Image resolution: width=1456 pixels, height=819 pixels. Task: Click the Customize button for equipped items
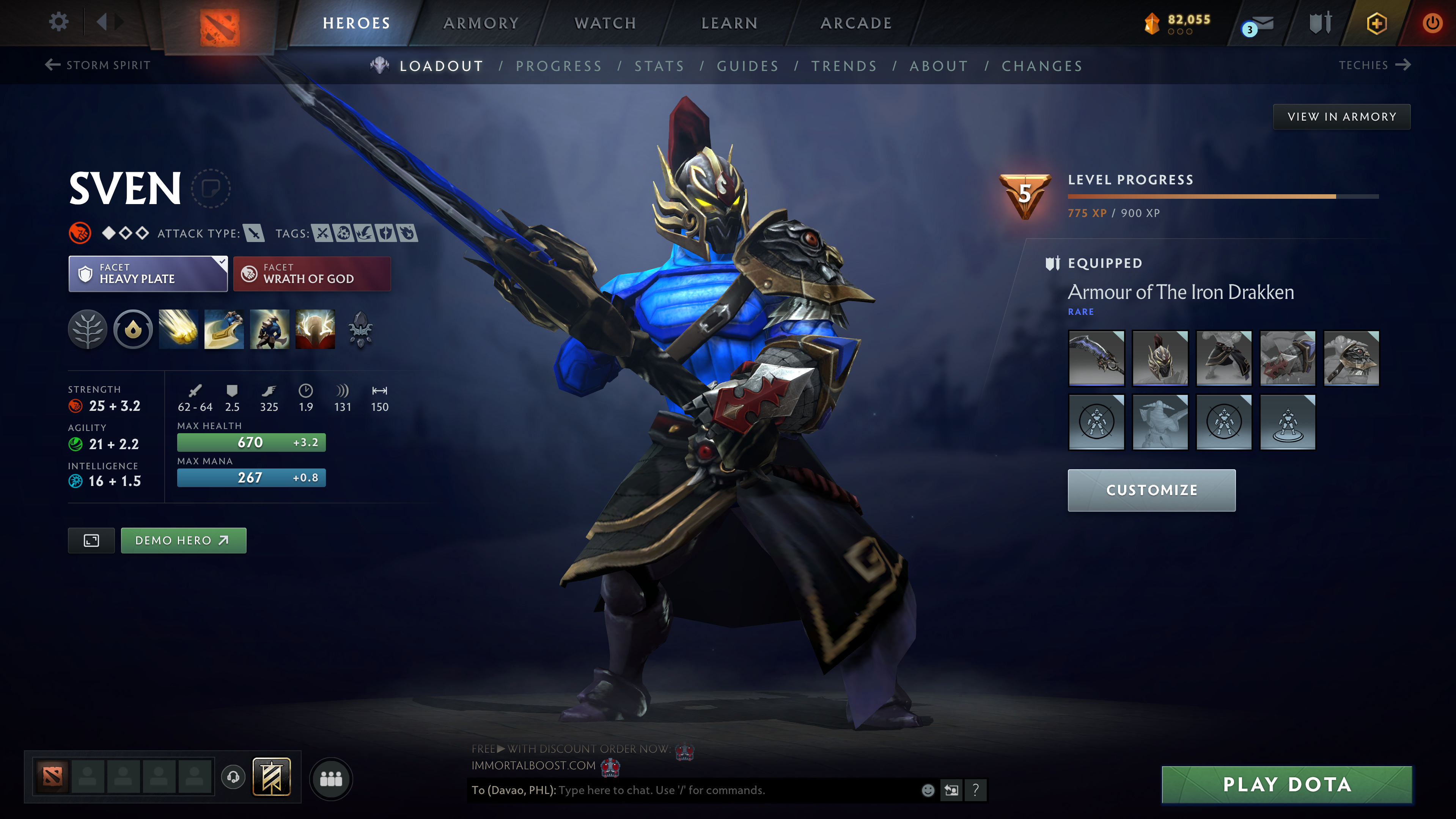click(1151, 490)
